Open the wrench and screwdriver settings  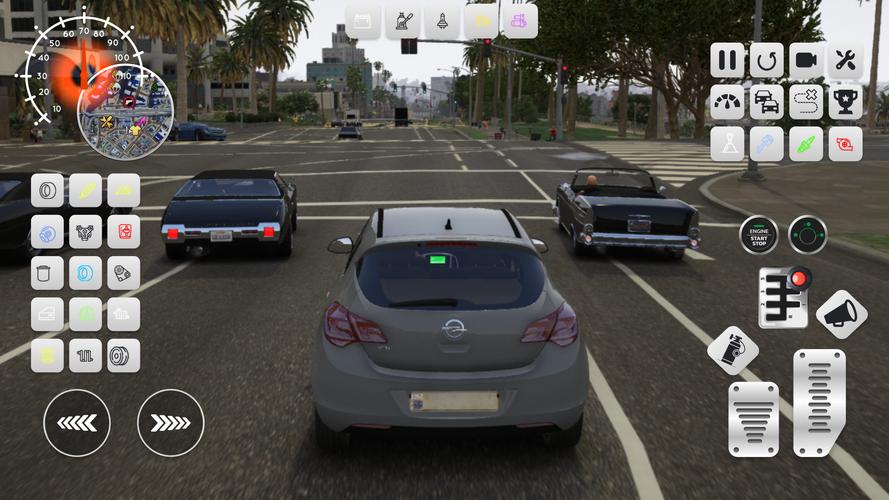845,60
